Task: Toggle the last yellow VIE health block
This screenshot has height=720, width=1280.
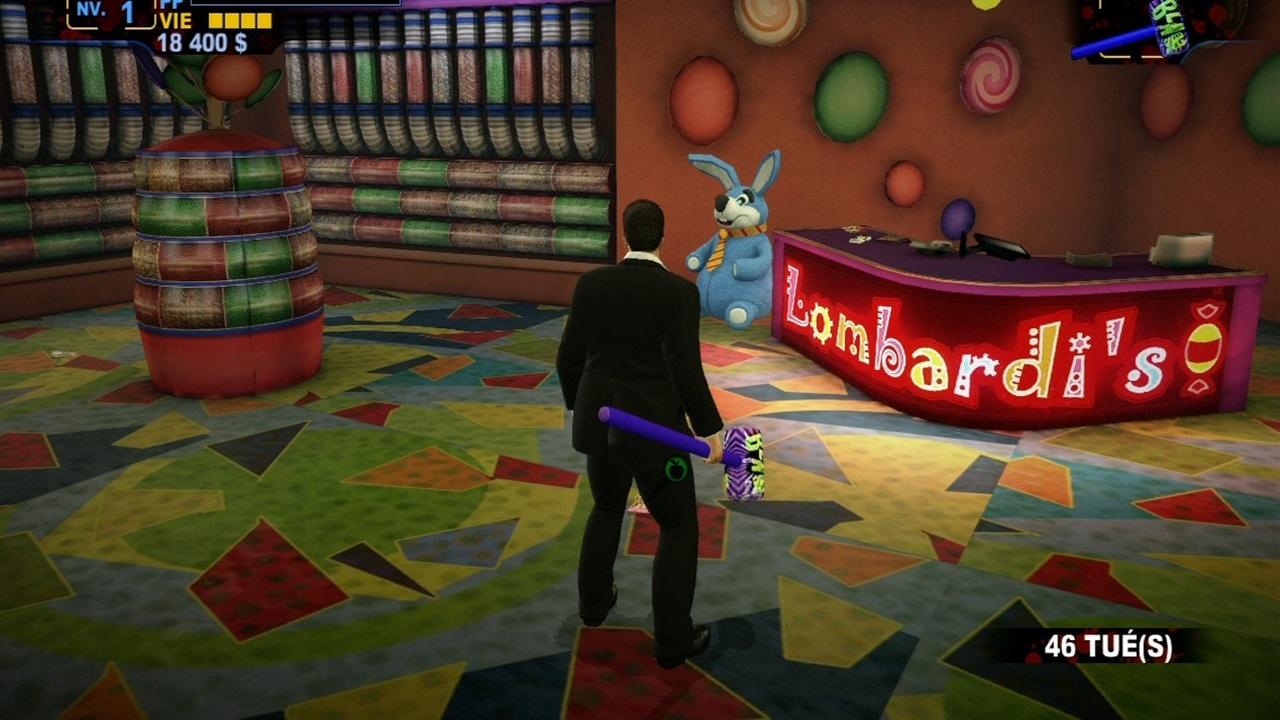Action: [x=264, y=20]
